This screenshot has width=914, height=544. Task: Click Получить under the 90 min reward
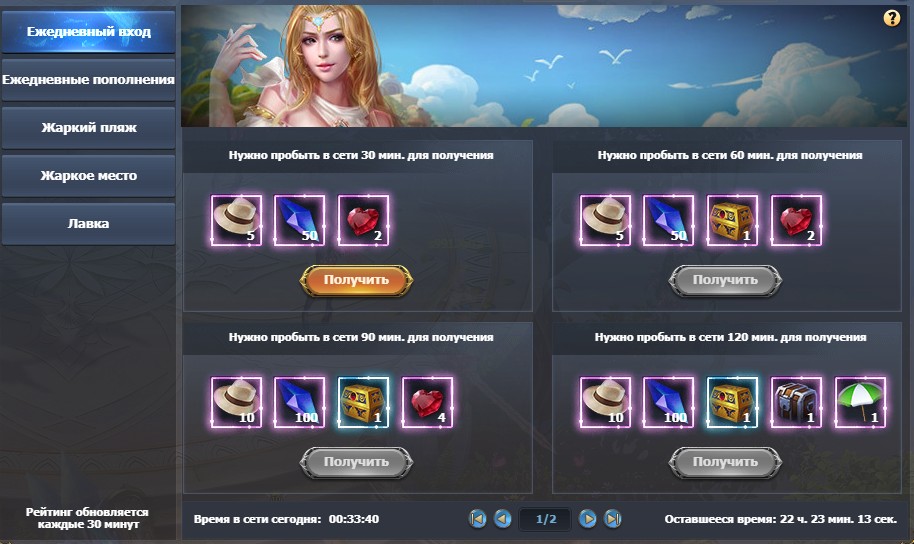click(356, 462)
